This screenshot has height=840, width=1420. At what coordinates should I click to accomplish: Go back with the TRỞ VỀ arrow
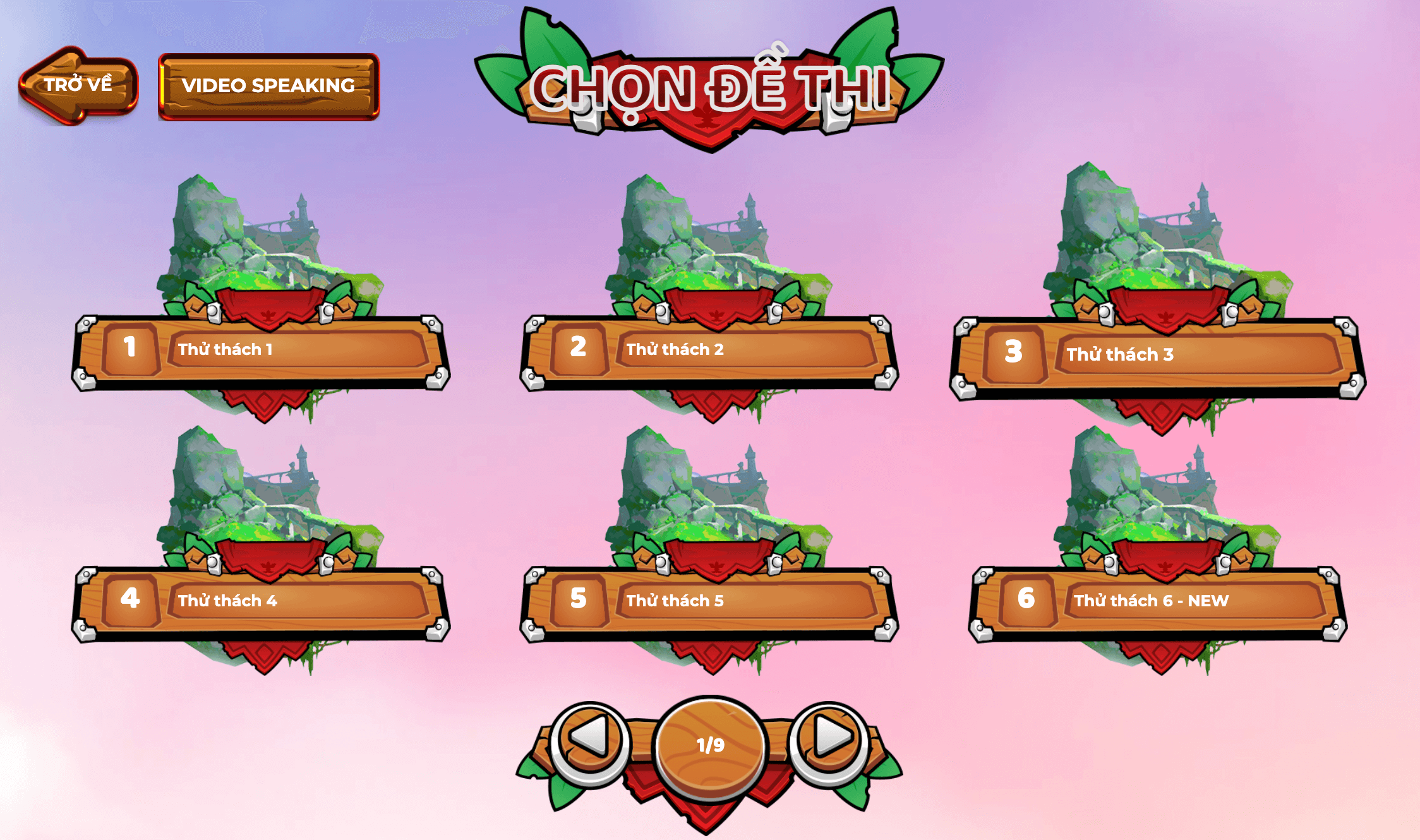pyautogui.click(x=78, y=85)
